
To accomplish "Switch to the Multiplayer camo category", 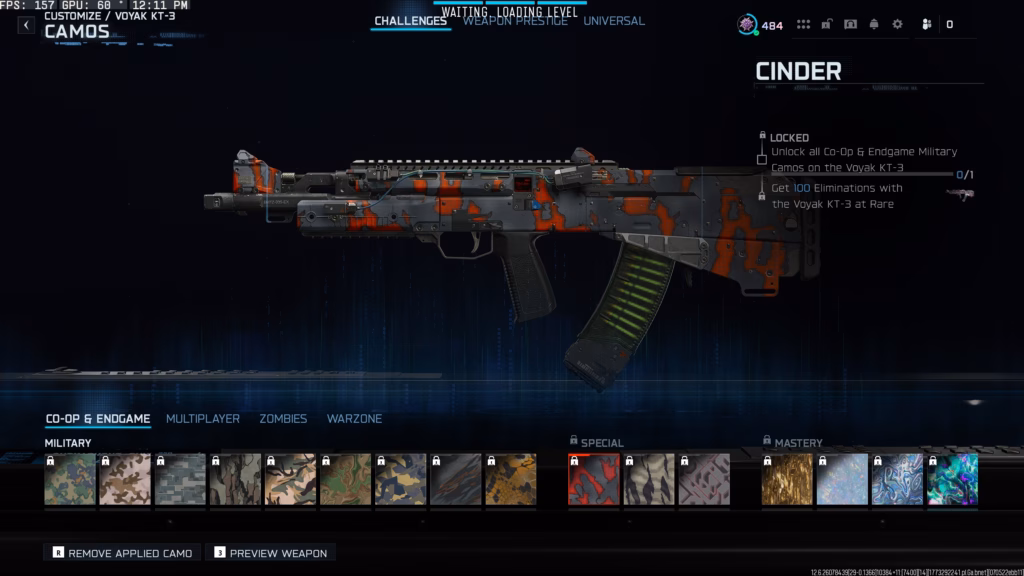I will [203, 419].
